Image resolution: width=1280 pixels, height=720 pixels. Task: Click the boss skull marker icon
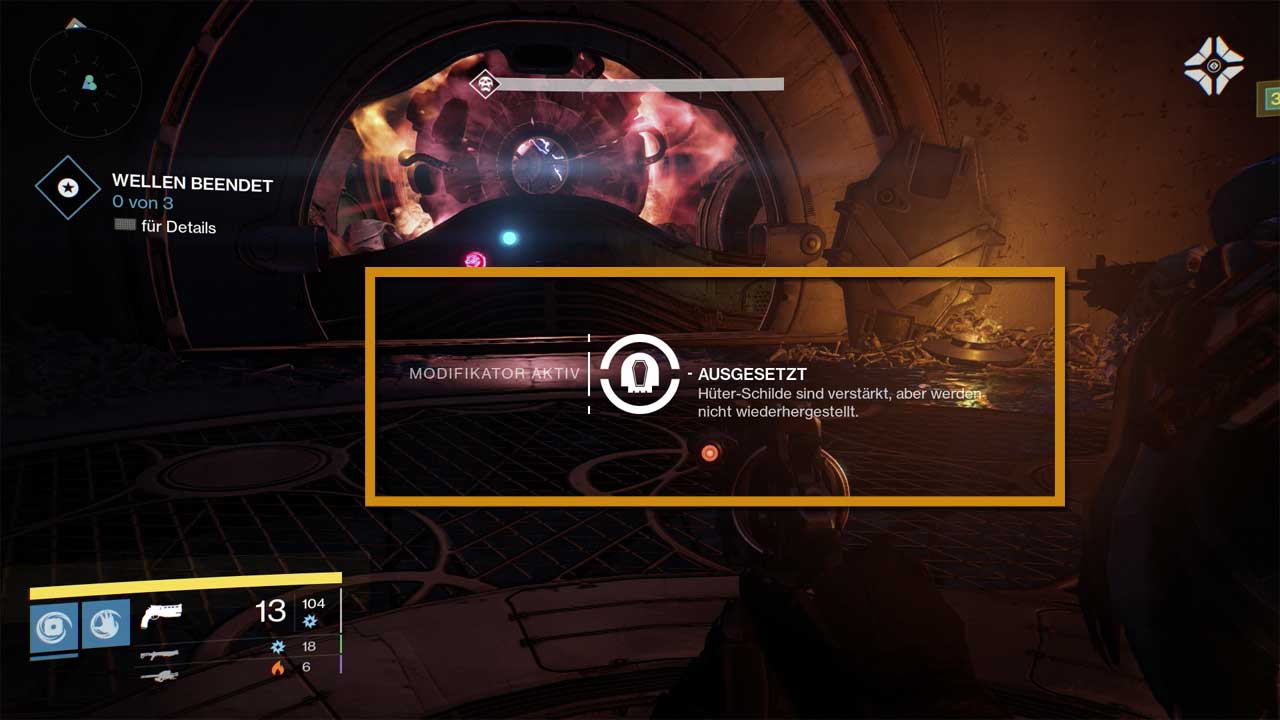coord(486,83)
